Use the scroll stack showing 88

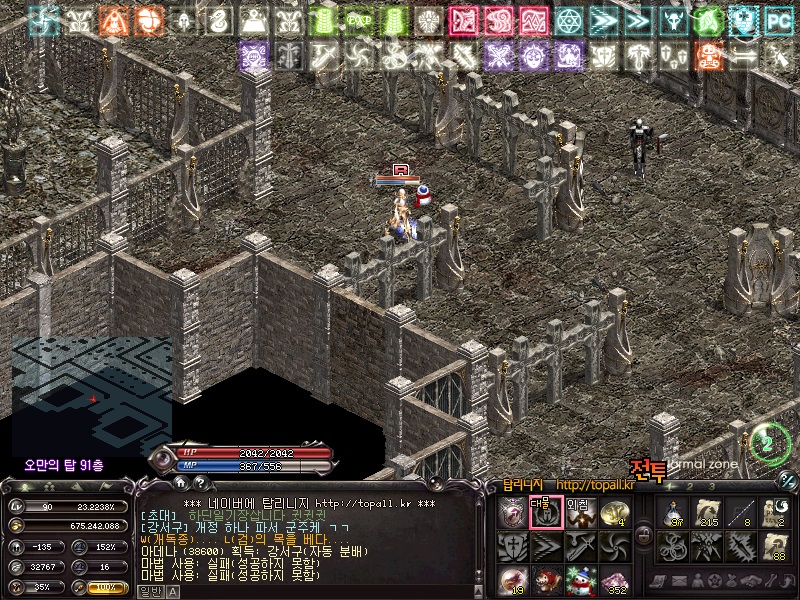click(x=776, y=546)
